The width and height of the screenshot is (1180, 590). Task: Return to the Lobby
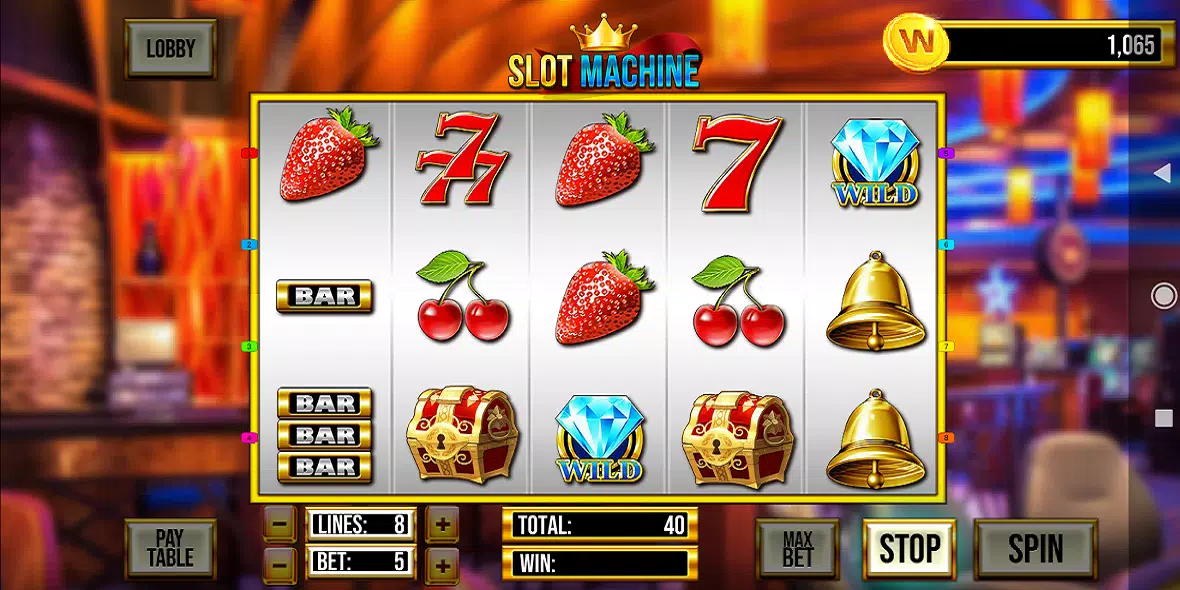pos(170,48)
